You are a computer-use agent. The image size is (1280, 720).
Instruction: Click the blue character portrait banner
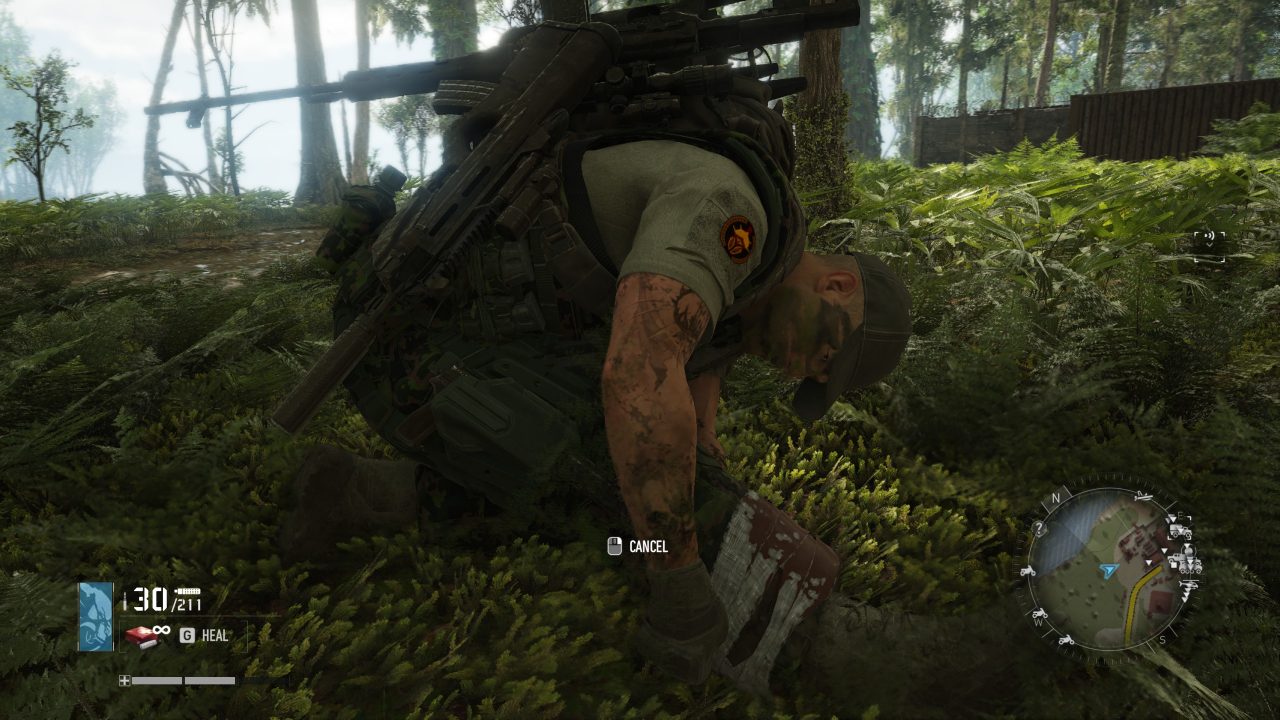pos(95,616)
